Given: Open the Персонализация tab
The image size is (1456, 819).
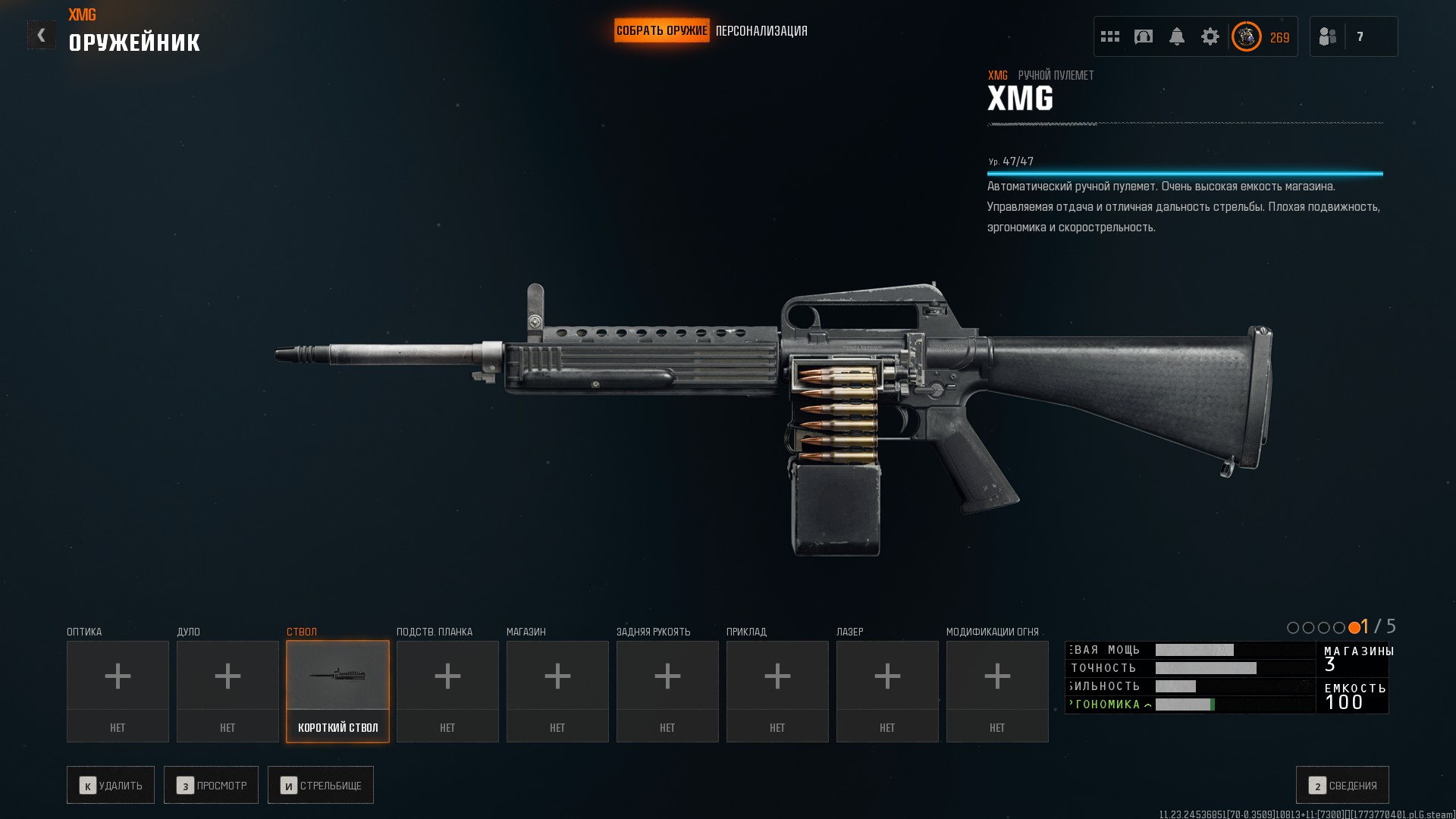Looking at the screenshot, I should 761,31.
